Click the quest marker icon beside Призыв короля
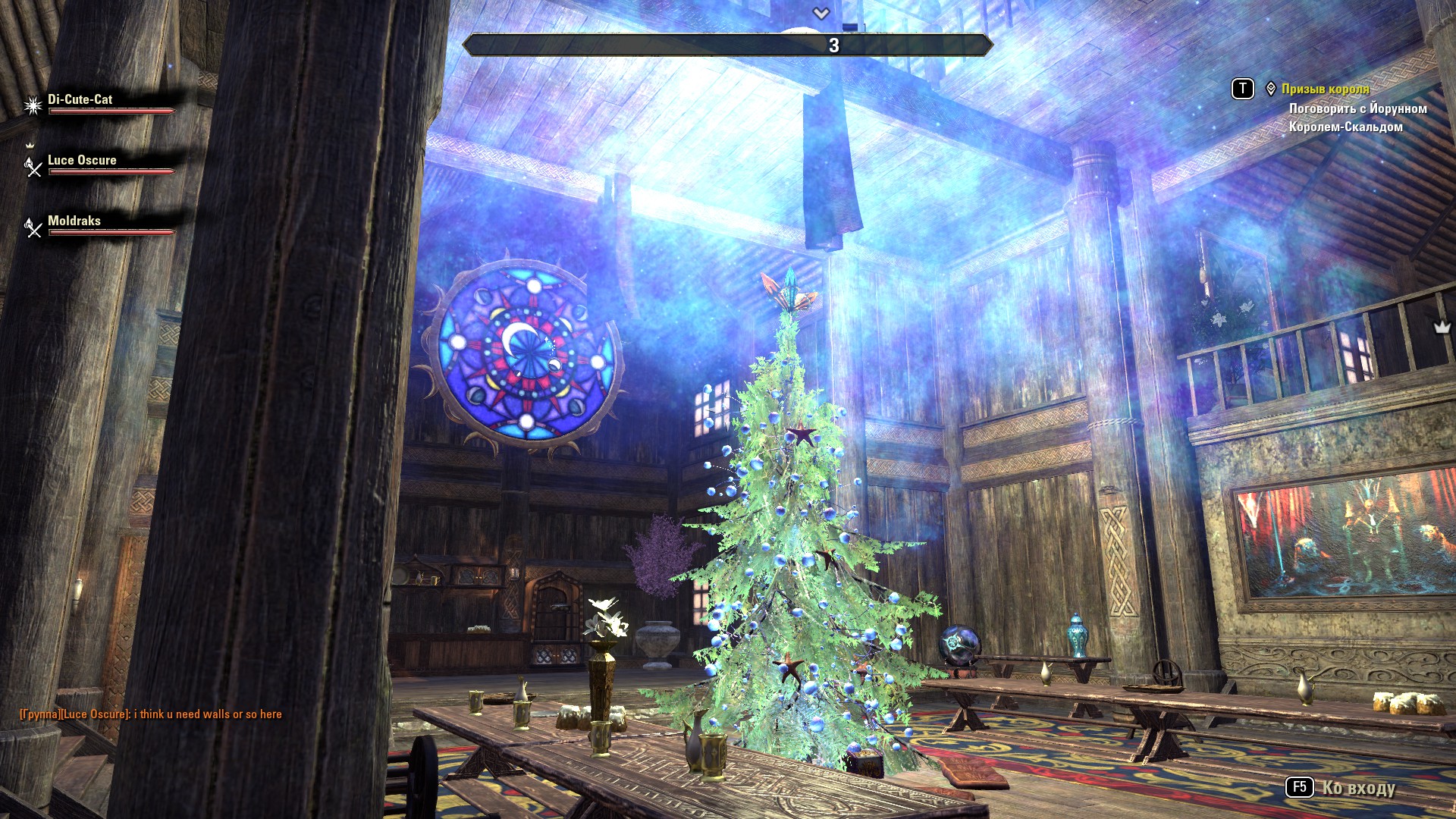This screenshot has height=819, width=1456. tap(1271, 89)
